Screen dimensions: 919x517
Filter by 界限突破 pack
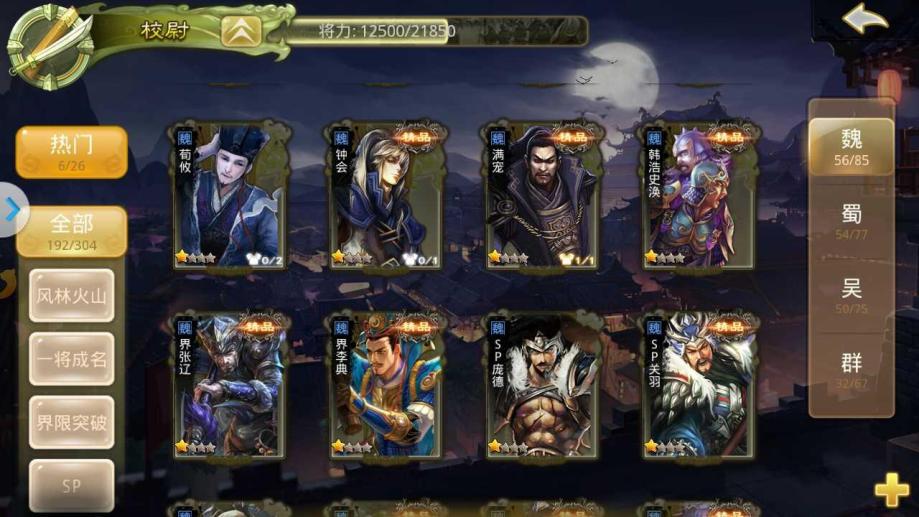click(x=71, y=422)
